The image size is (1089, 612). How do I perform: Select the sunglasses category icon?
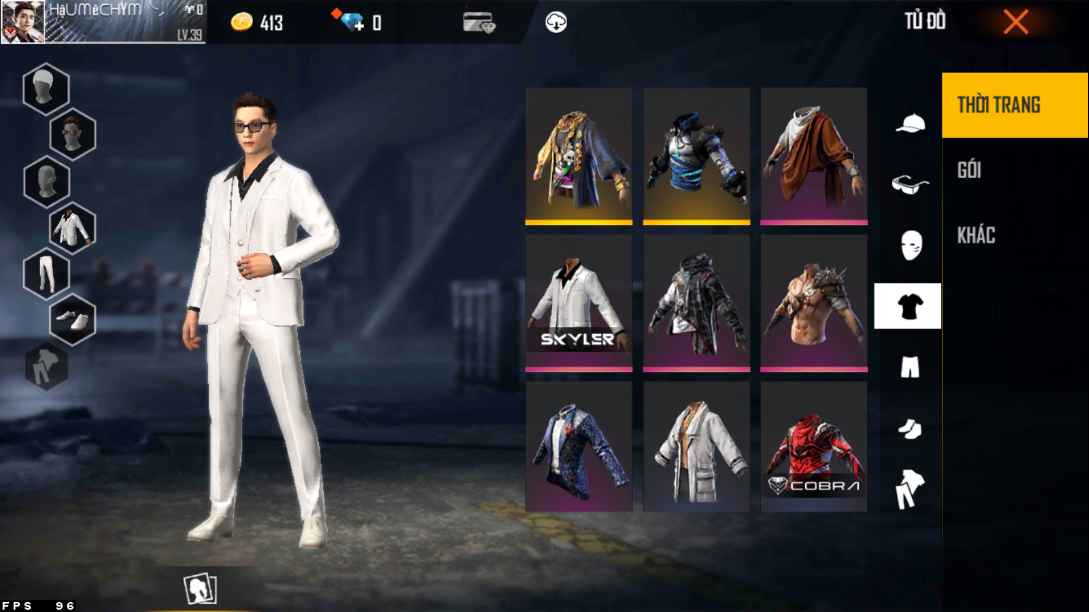(x=909, y=184)
